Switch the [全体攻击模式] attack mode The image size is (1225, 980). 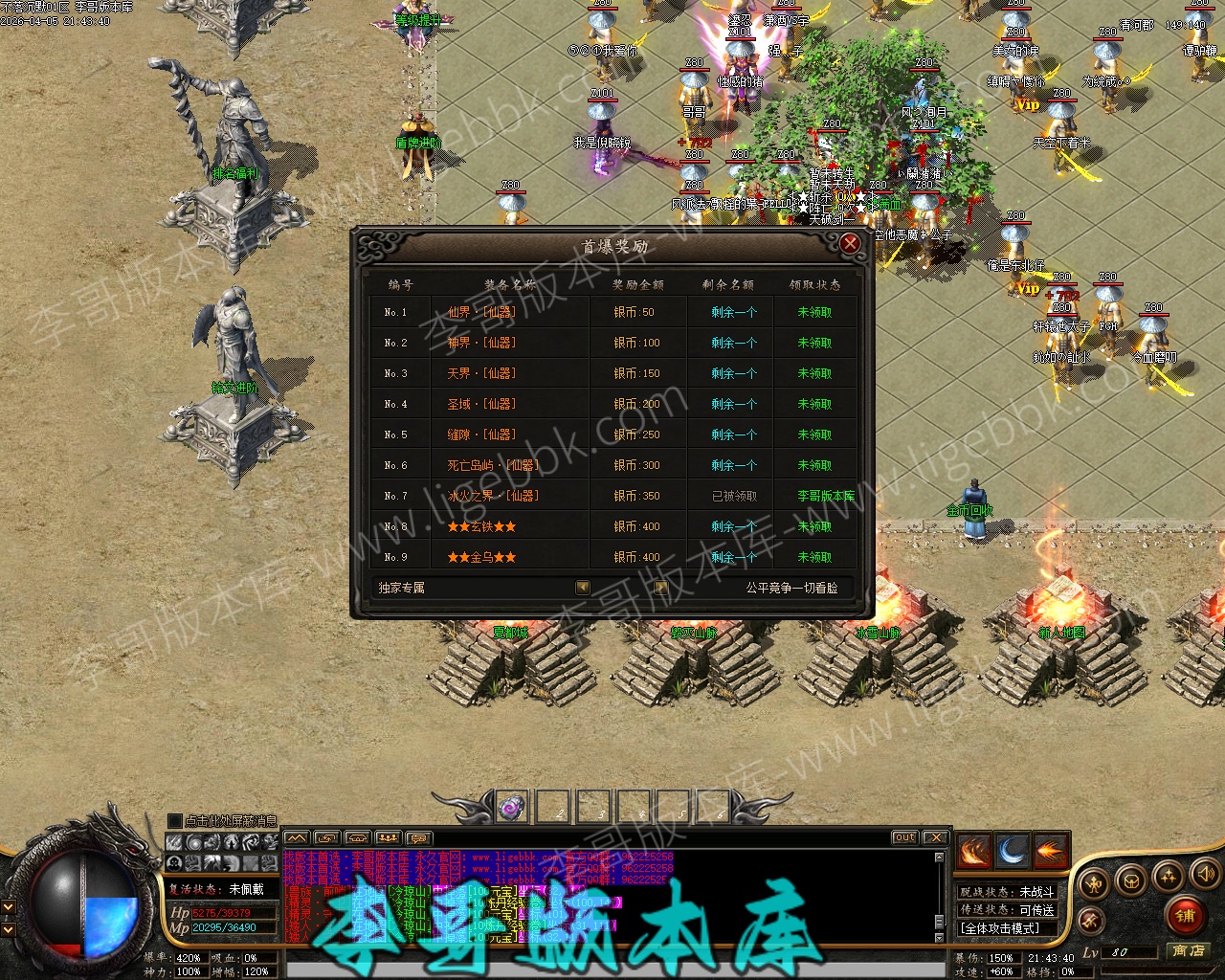[1000, 928]
